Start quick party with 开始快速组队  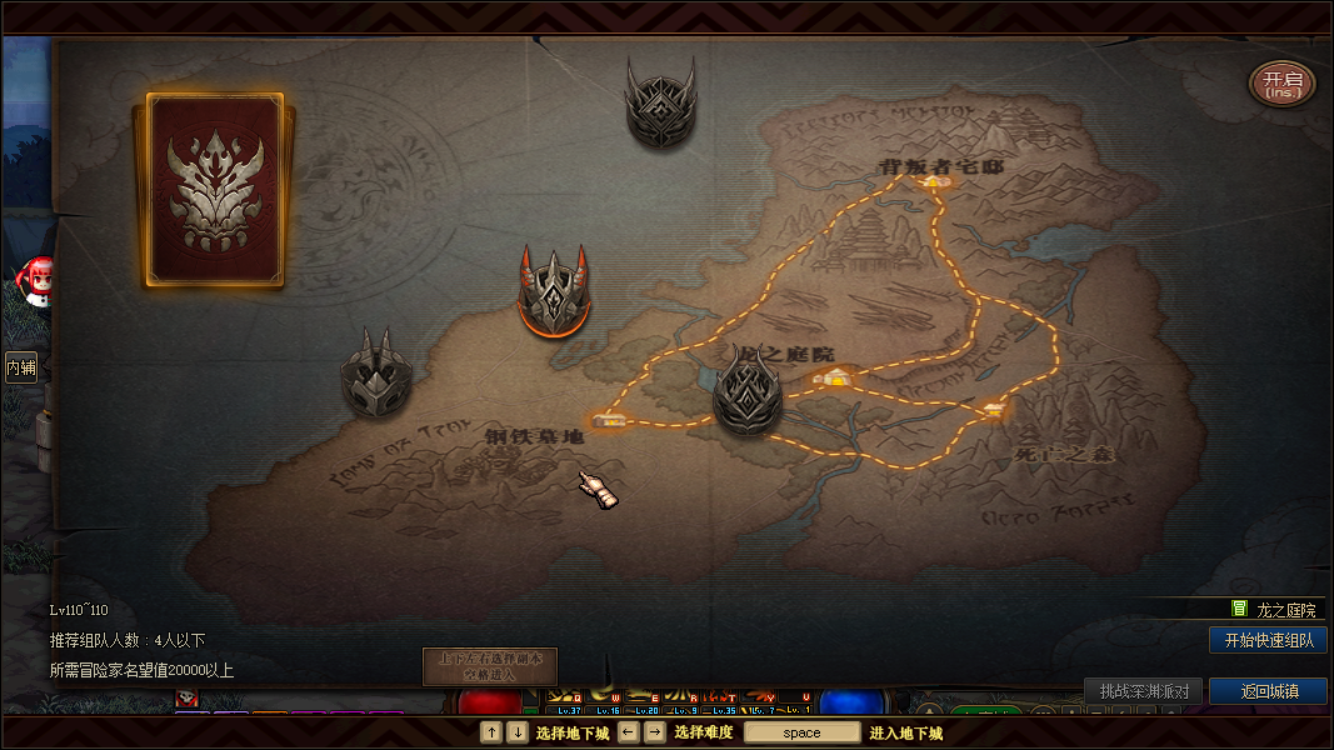pos(1268,640)
